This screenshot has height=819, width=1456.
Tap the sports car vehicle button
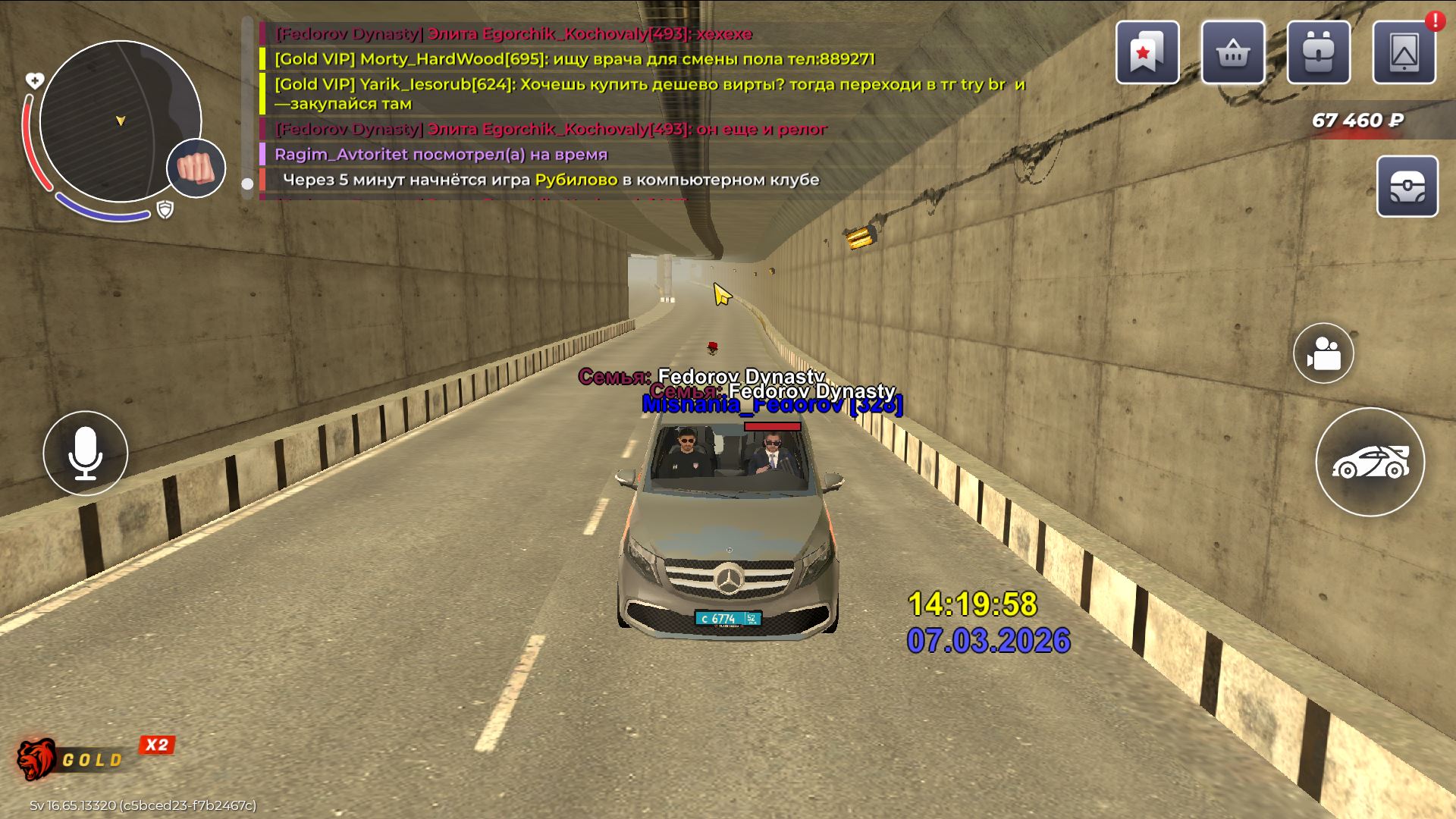(1370, 462)
